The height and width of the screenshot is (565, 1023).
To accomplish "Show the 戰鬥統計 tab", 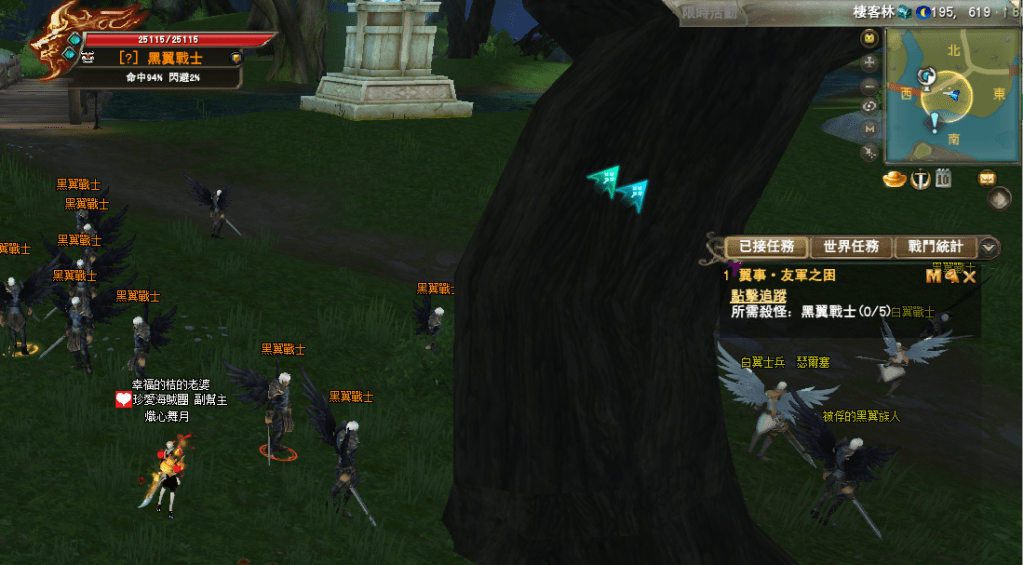I will 935,247.
